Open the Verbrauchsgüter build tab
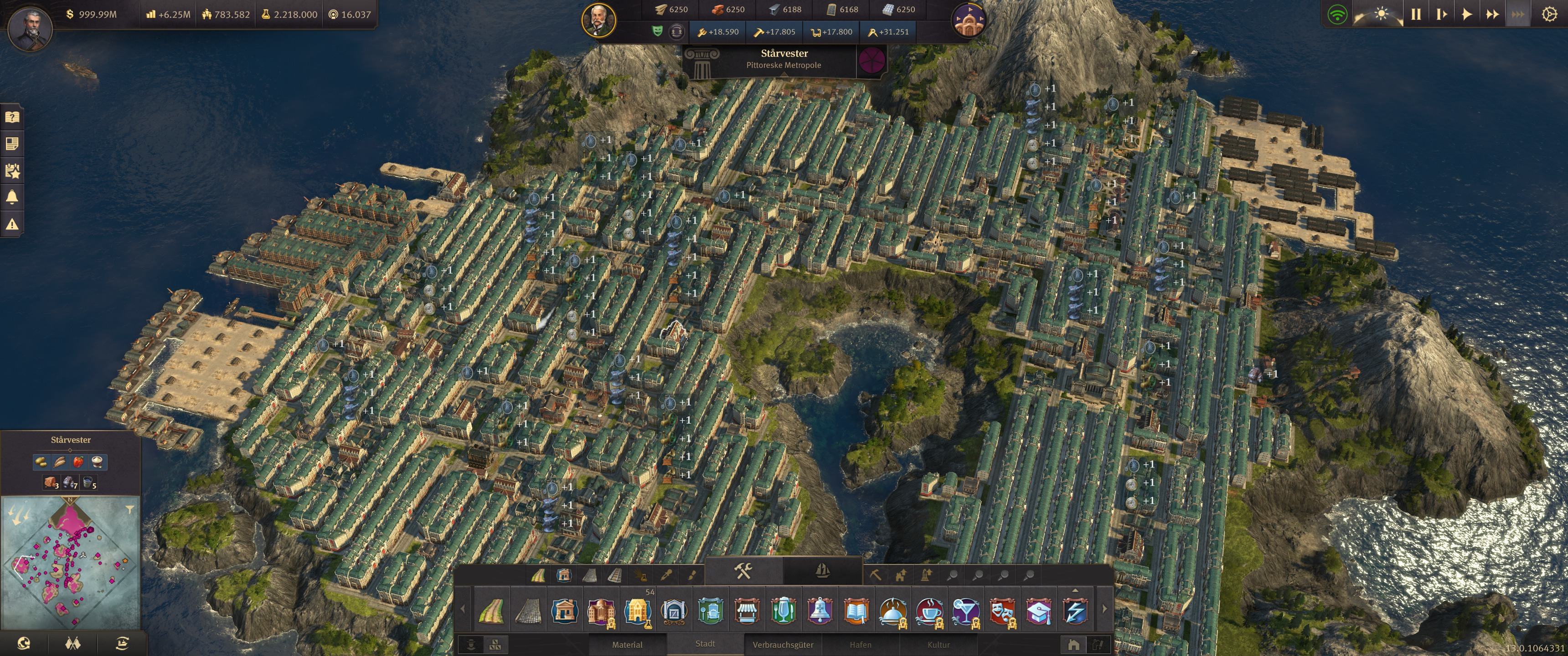The width and height of the screenshot is (1568, 656). 783,645
